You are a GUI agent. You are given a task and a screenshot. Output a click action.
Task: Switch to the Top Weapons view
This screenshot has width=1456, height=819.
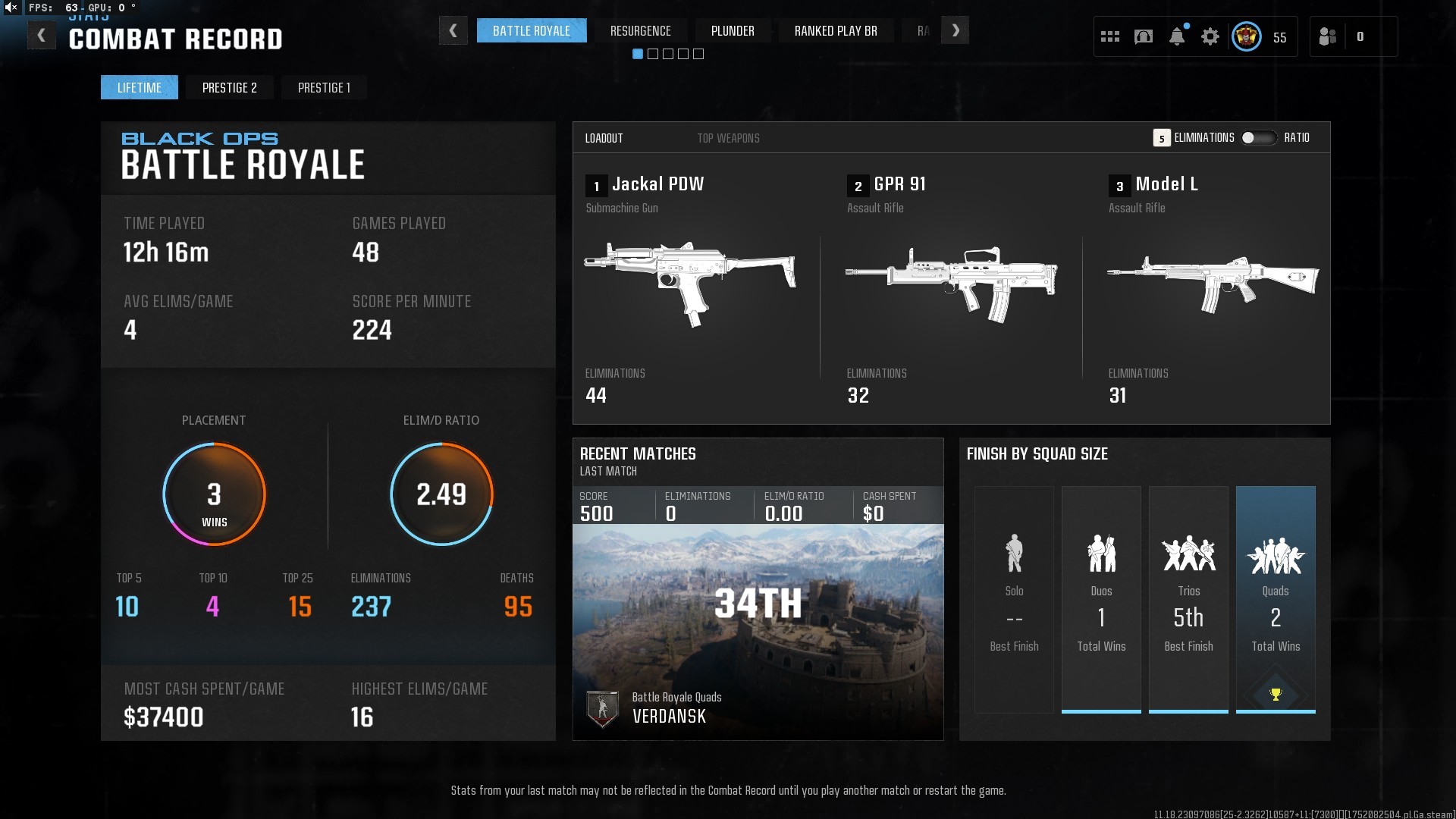728,138
